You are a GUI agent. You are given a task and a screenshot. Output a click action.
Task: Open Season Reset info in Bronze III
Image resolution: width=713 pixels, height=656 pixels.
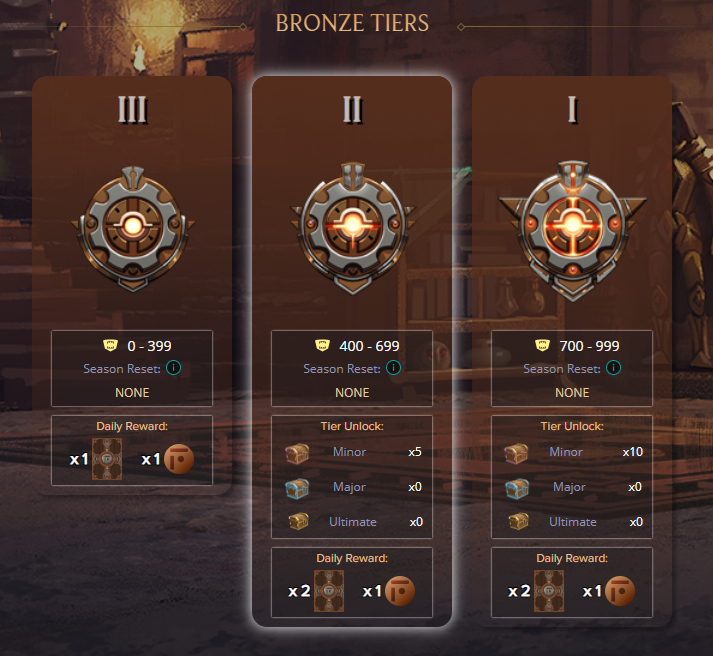173,368
